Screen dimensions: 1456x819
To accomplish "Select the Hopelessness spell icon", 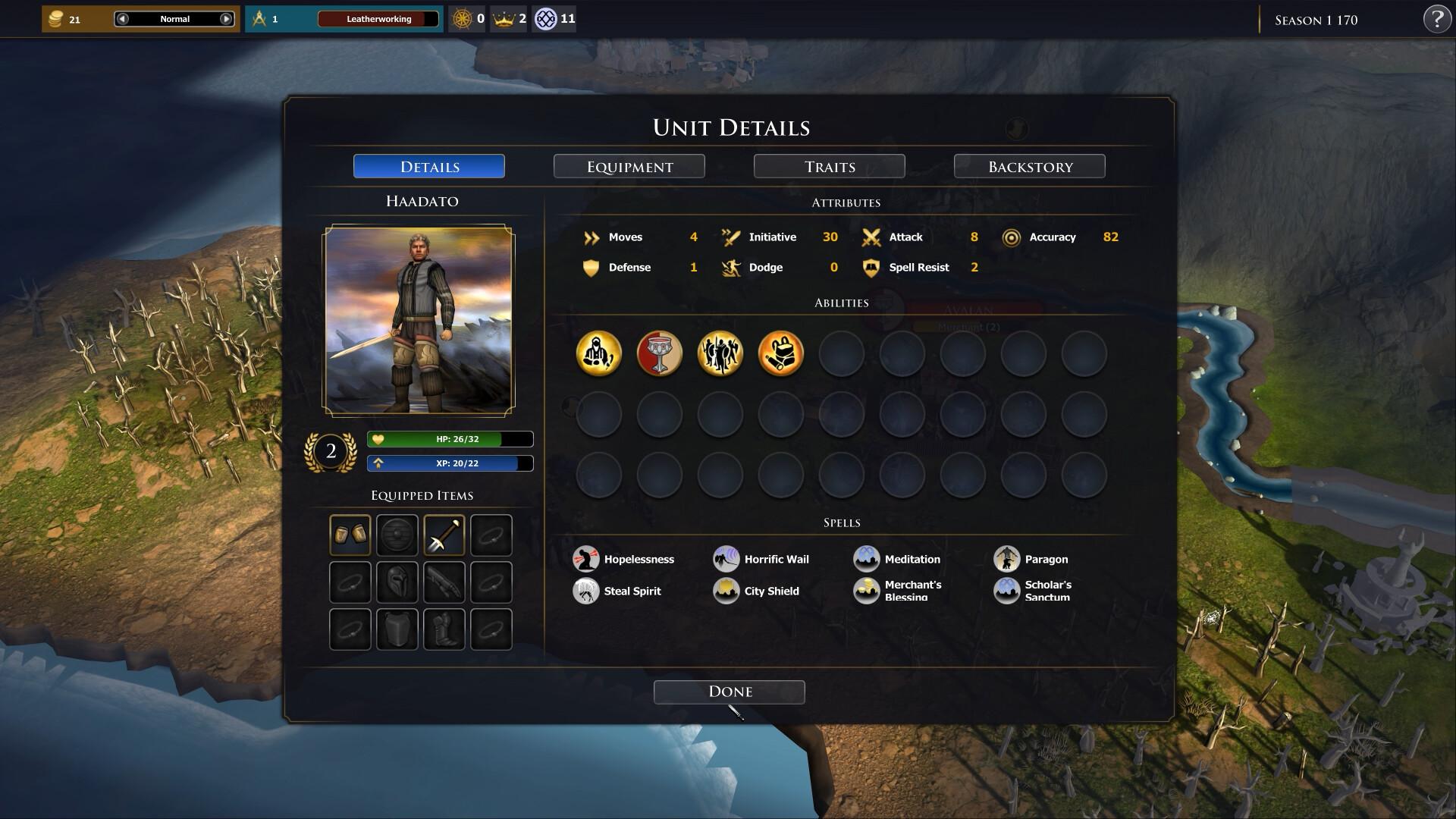I will point(585,559).
